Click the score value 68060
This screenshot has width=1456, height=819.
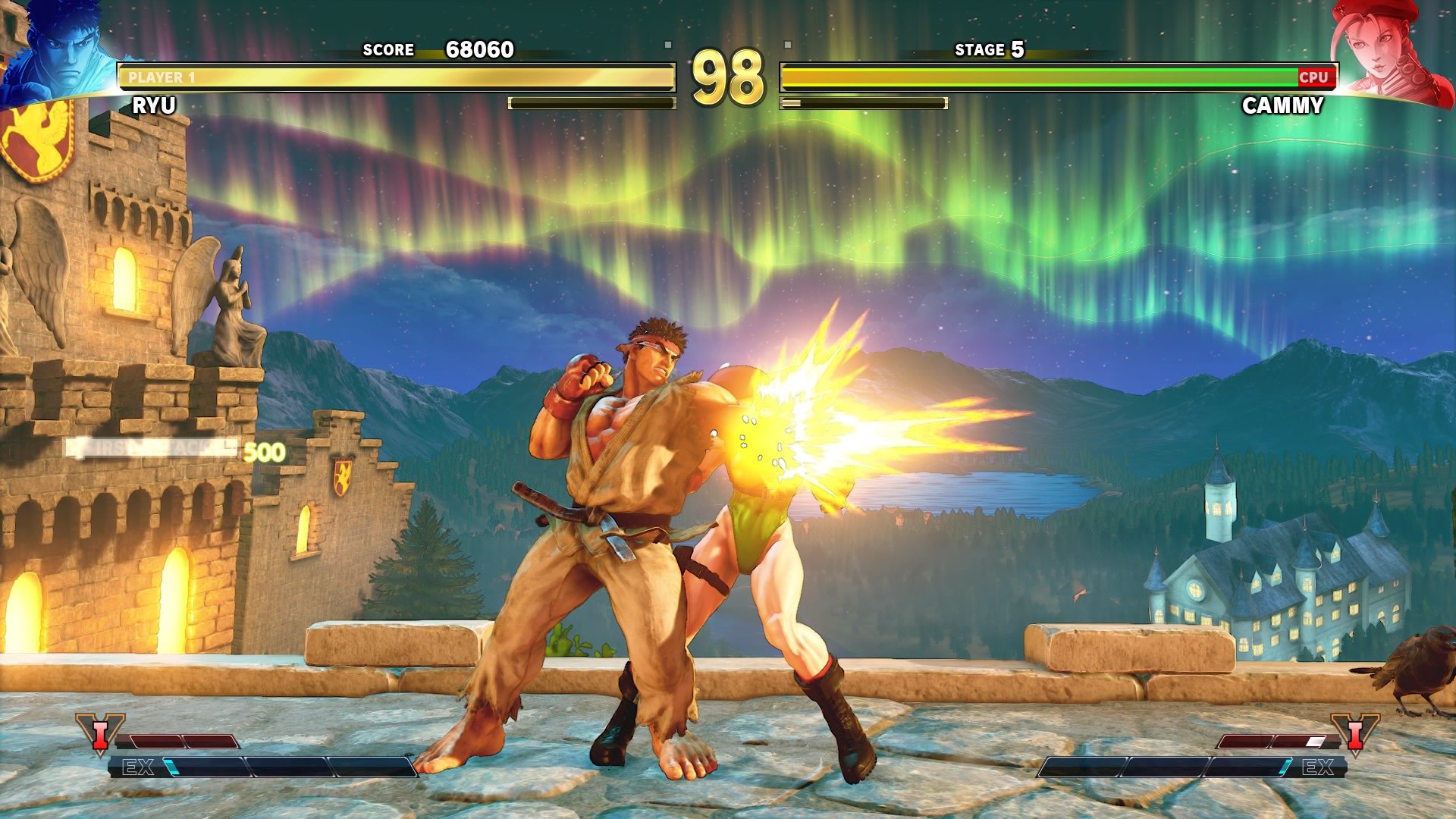click(478, 50)
